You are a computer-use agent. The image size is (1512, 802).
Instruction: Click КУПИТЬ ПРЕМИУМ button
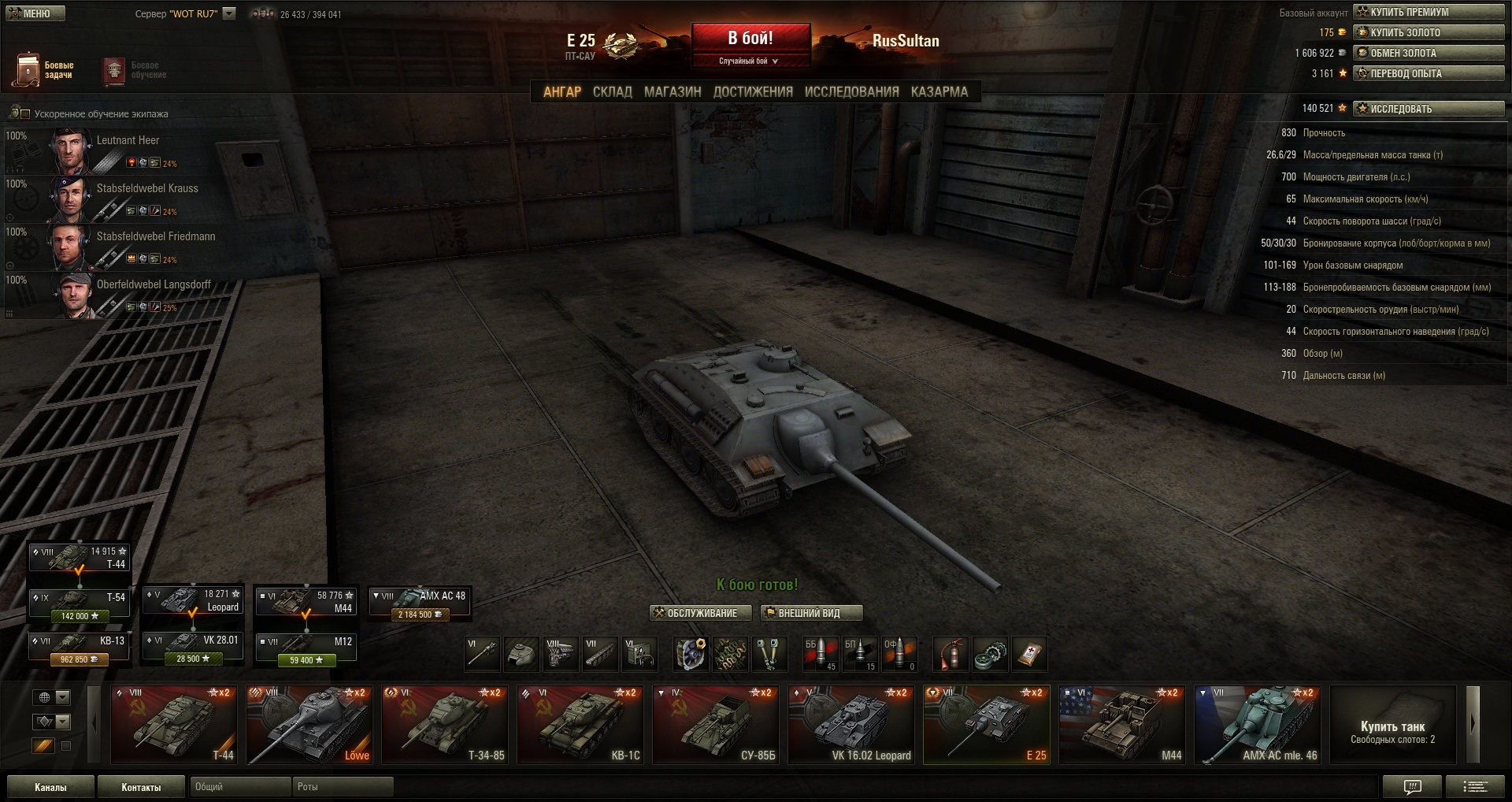1428,12
